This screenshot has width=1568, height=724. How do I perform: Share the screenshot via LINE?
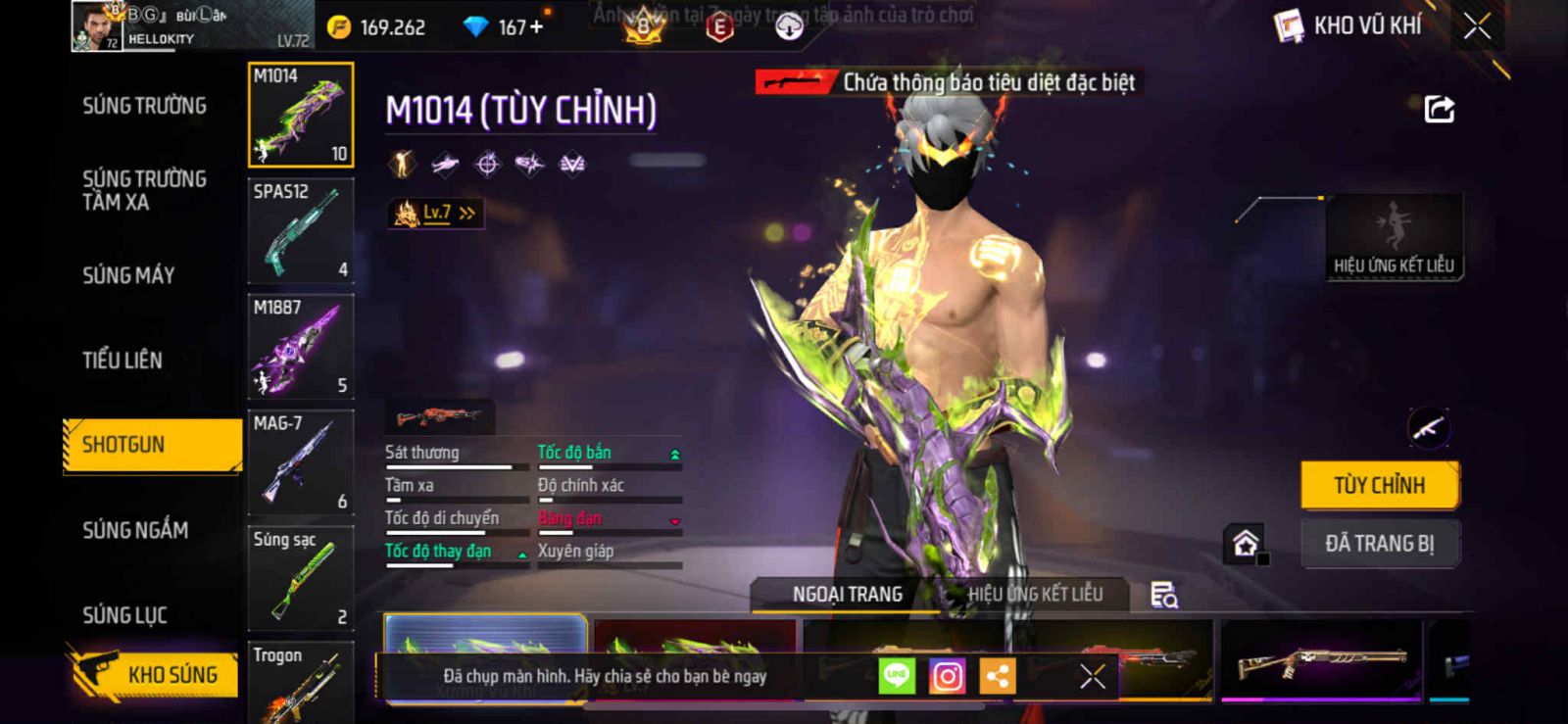896,676
